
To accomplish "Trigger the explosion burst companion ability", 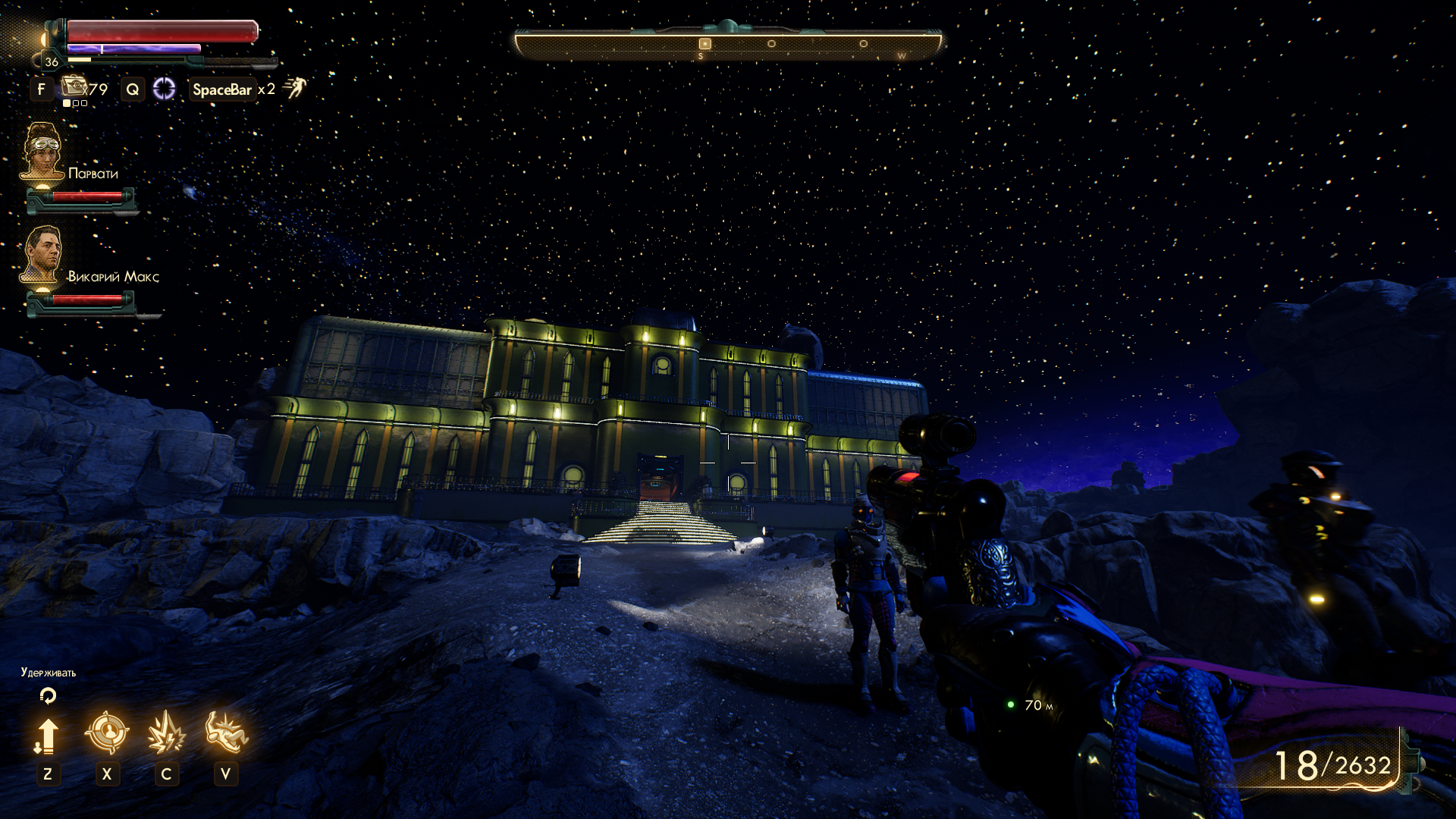I will click(x=166, y=733).
